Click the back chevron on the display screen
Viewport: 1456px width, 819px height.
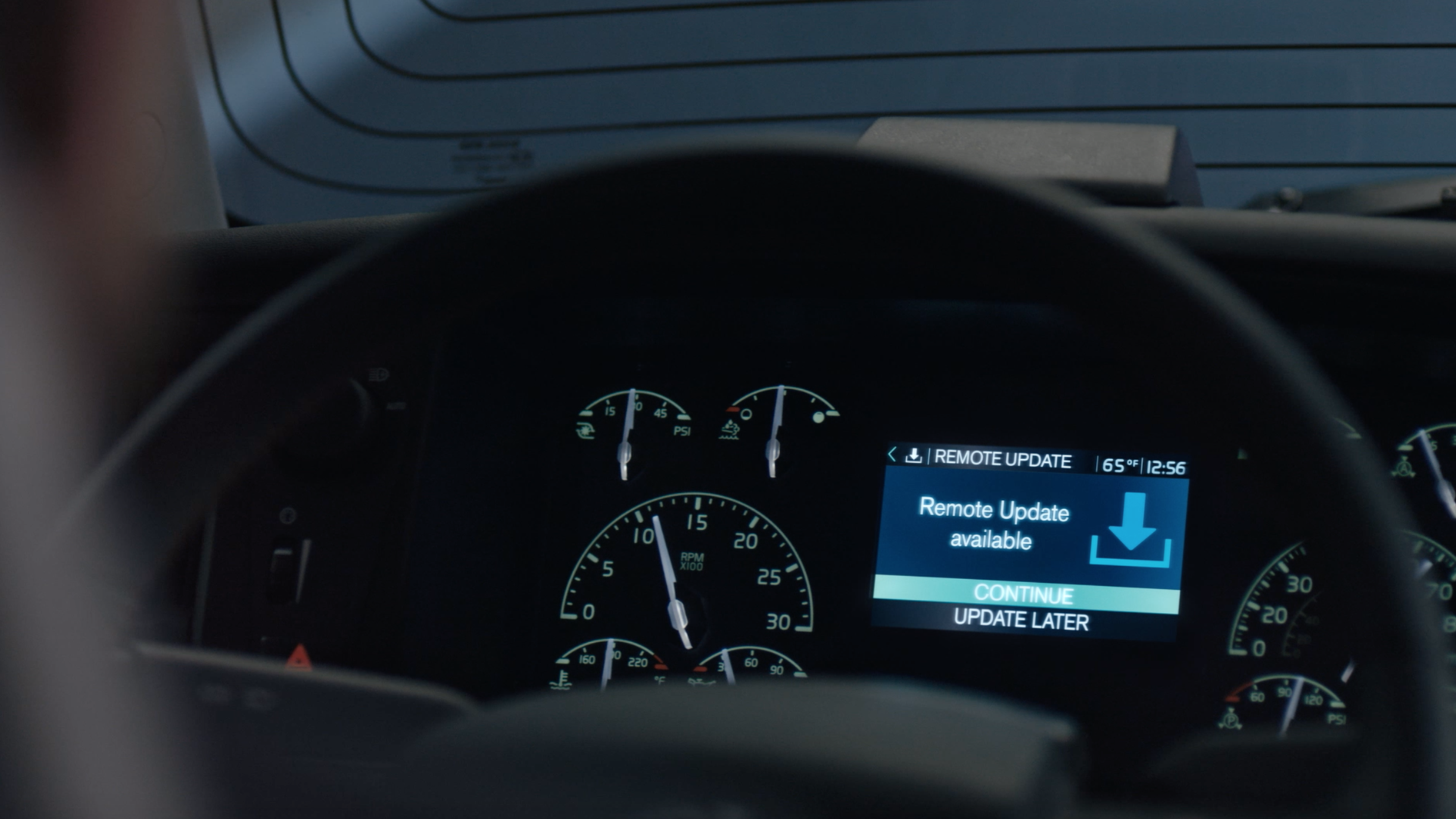point(892,455)
